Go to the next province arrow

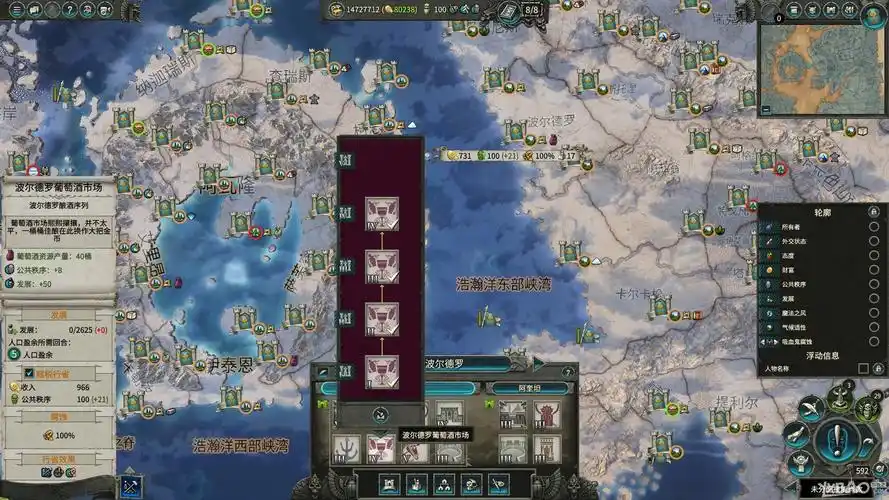point(539,364)
